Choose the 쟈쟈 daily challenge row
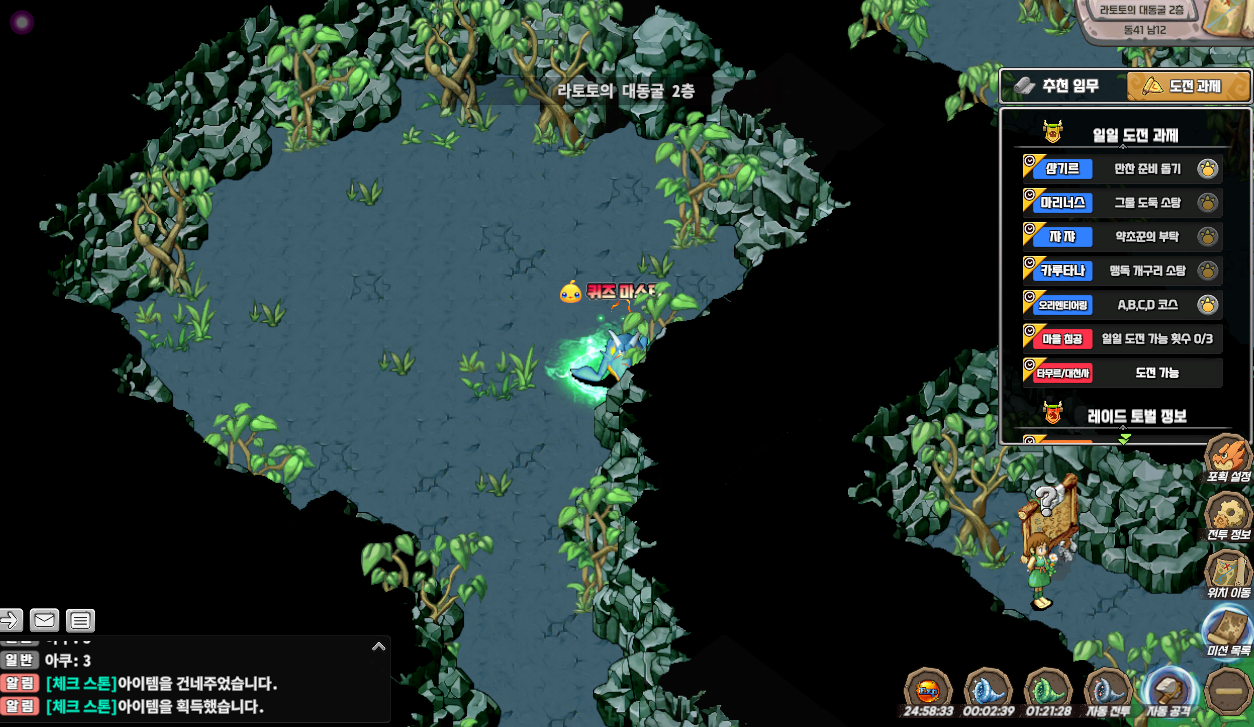 point(1121,237)
